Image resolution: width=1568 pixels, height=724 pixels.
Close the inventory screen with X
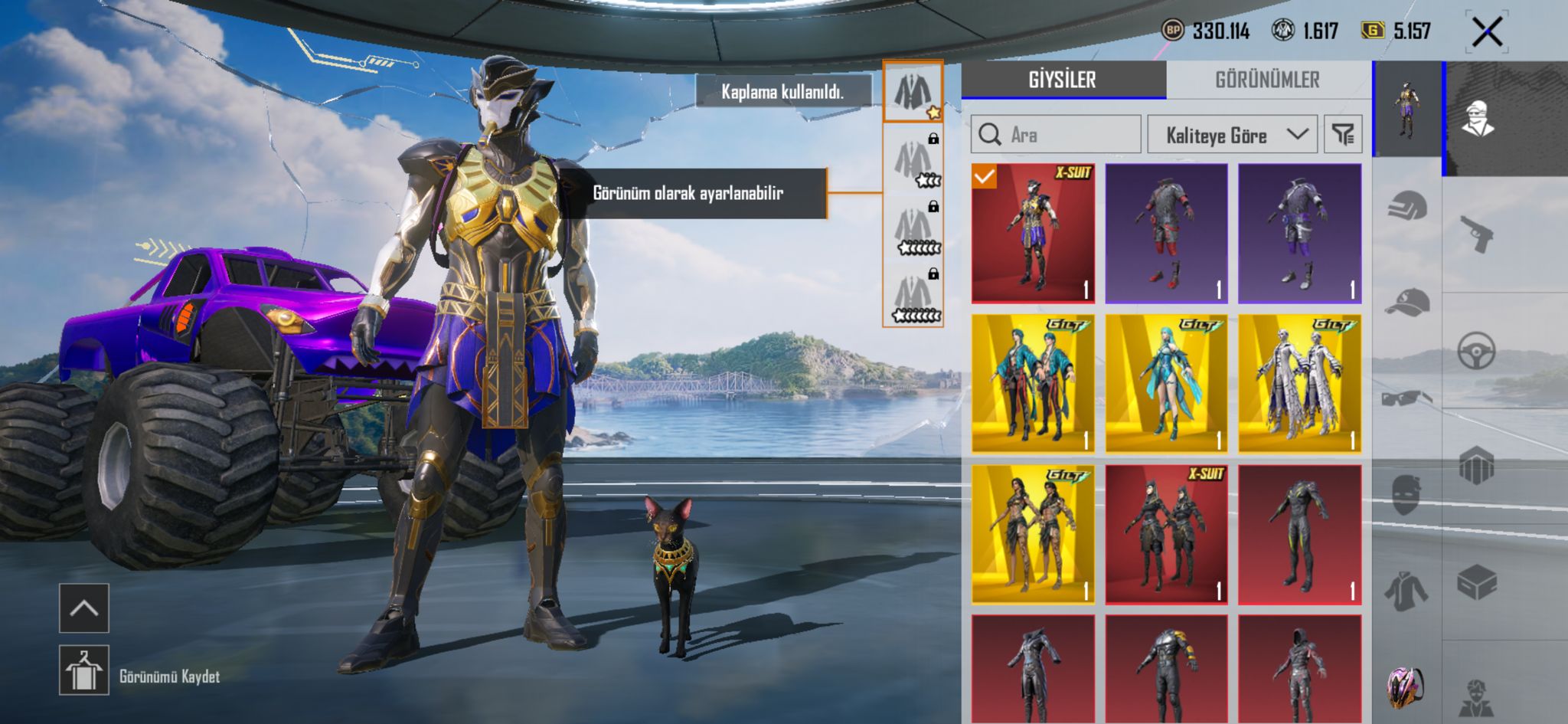click(x=1487, y=32)
